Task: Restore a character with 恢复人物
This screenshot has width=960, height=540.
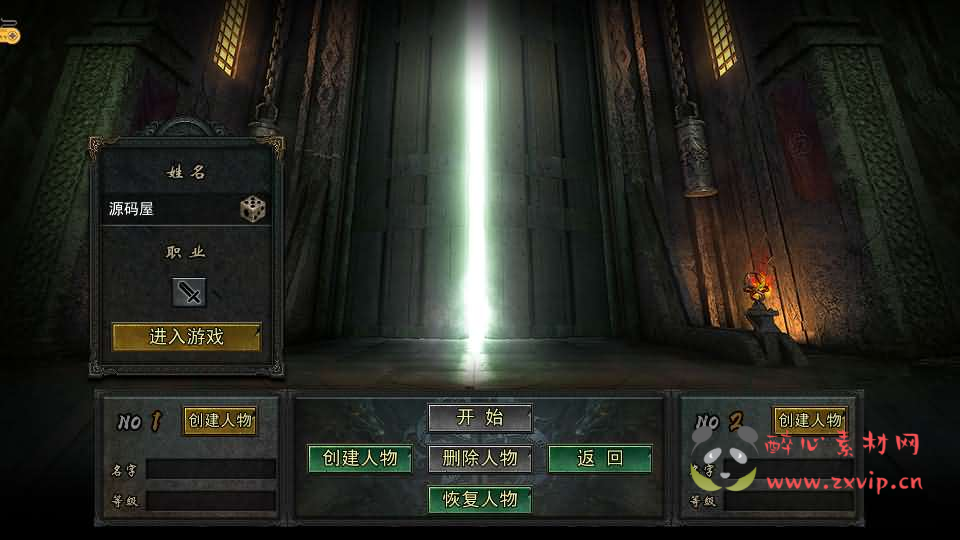Action: pyautogui.click(x=480, y=499)
